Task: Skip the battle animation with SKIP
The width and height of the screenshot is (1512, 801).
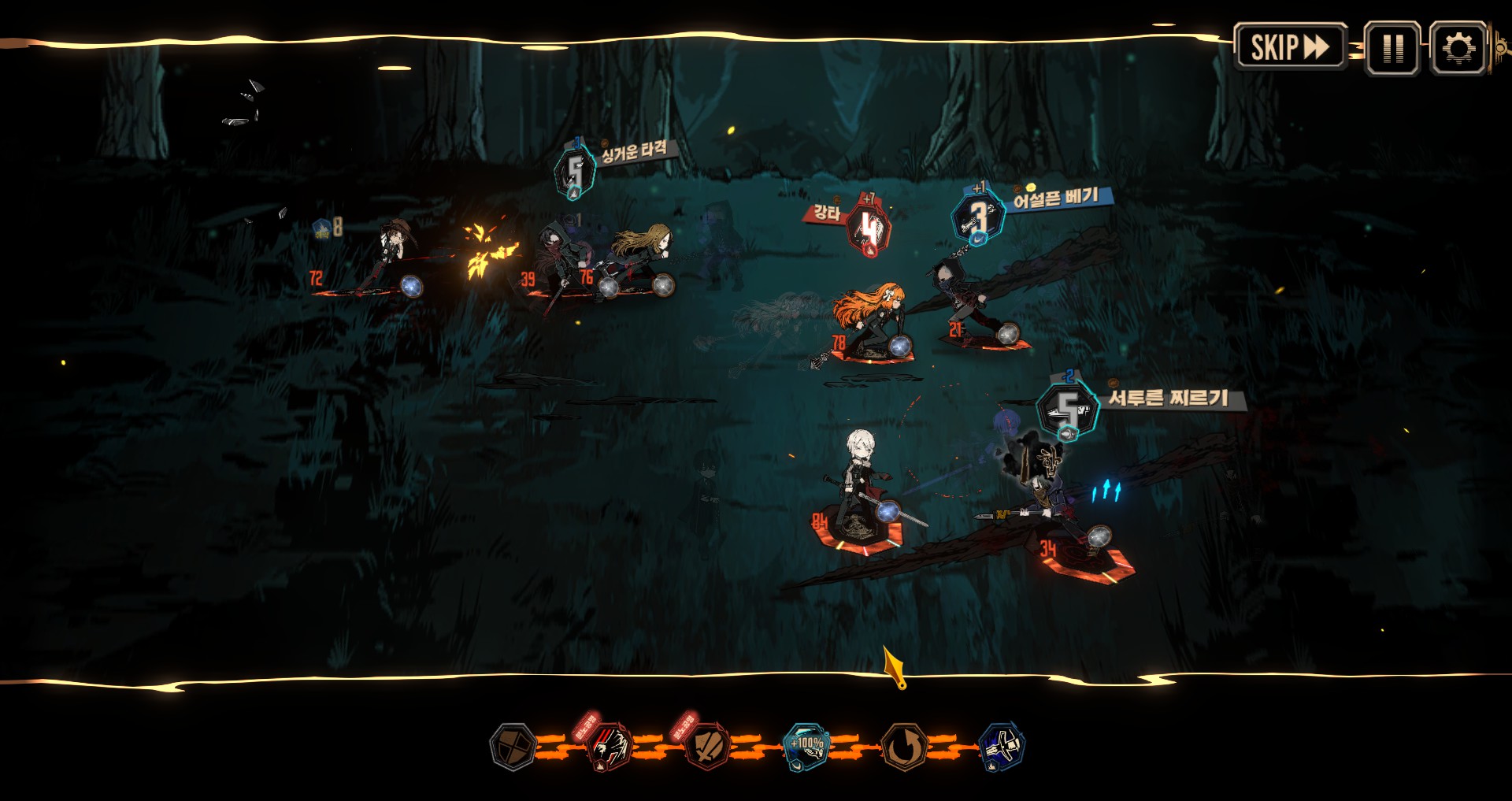Action: 1289,47
